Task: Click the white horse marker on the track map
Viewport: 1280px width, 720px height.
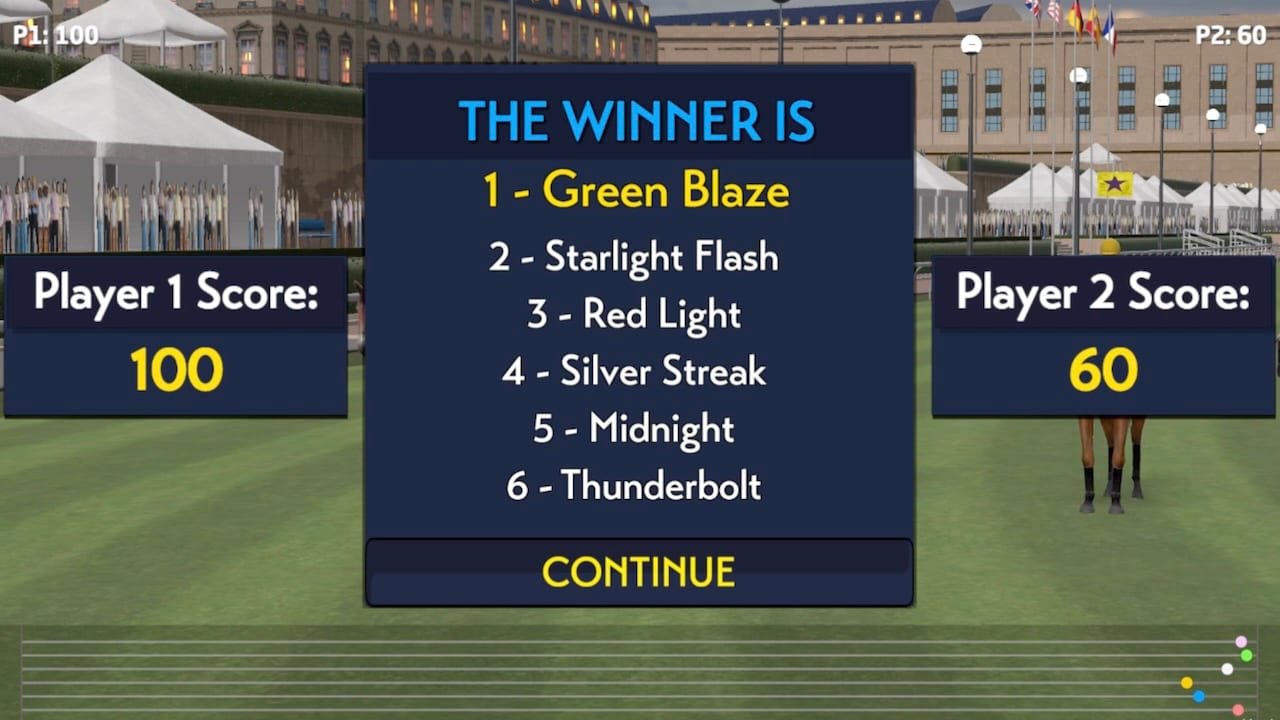Action: (x=1227, y=669)
